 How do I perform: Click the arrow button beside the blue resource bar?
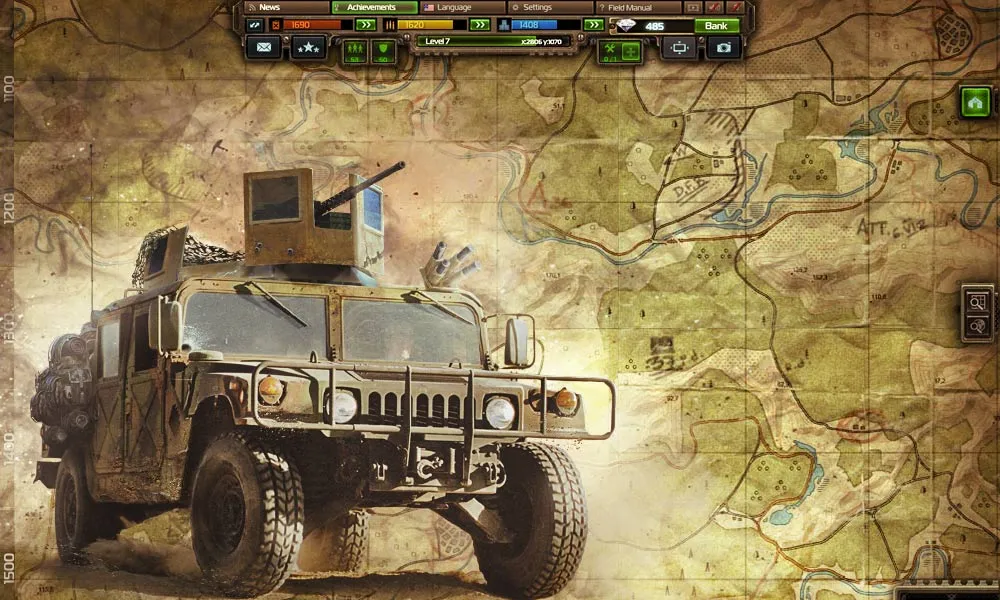(x=594, y=25)
